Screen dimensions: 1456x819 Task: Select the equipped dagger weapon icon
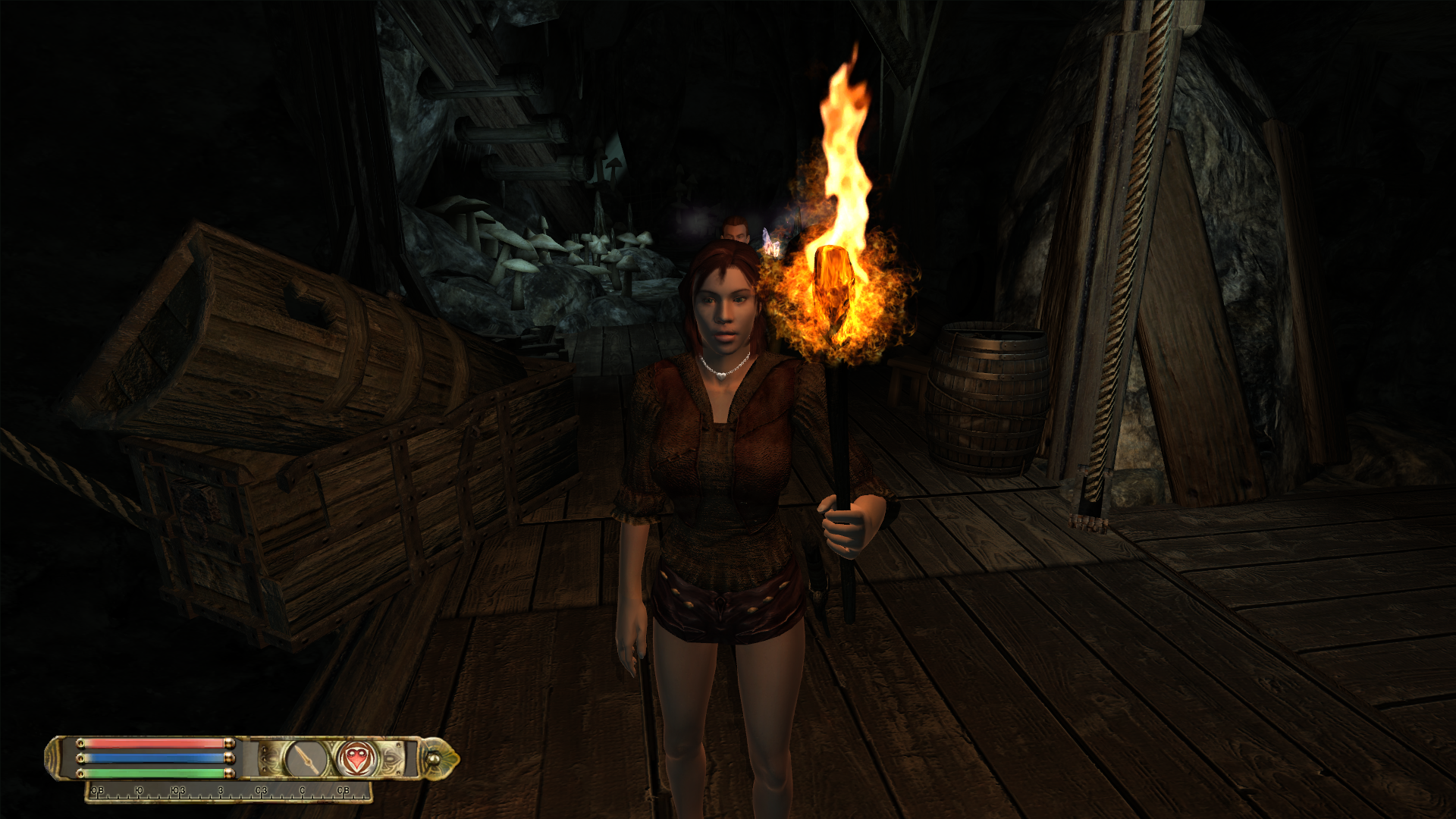pos(306,758)
